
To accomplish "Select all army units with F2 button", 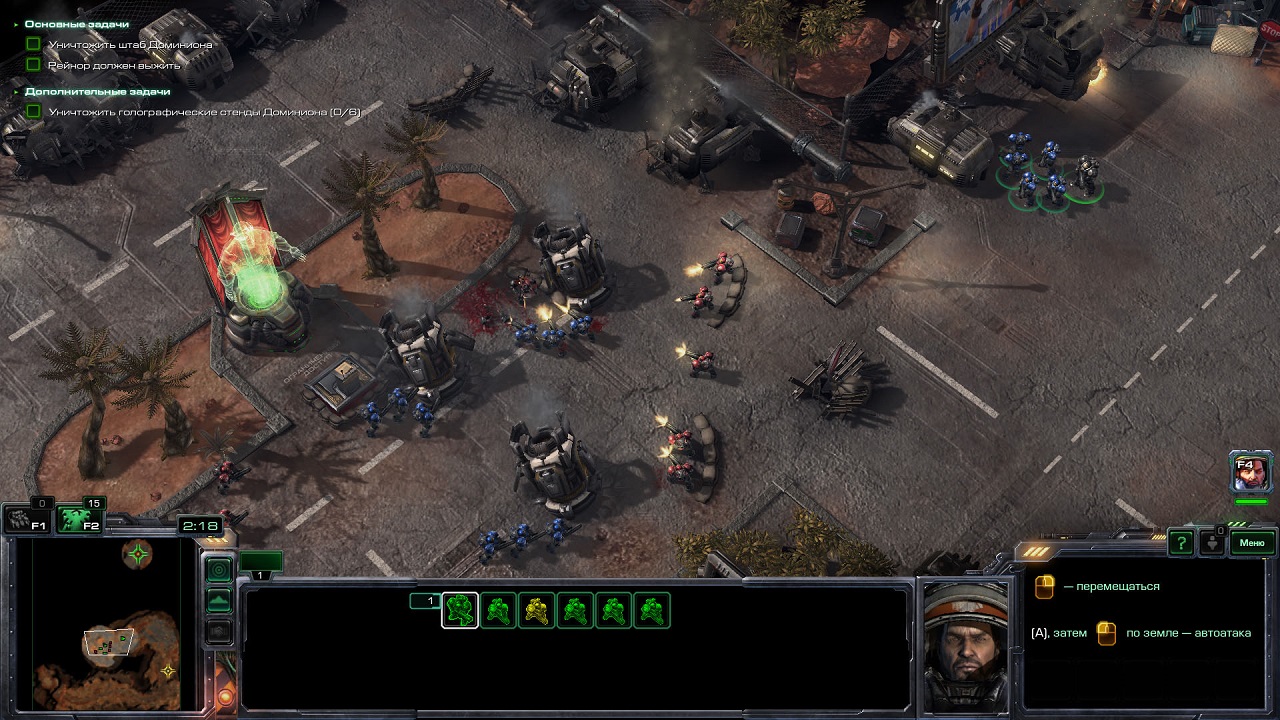I will click(77, 520).
